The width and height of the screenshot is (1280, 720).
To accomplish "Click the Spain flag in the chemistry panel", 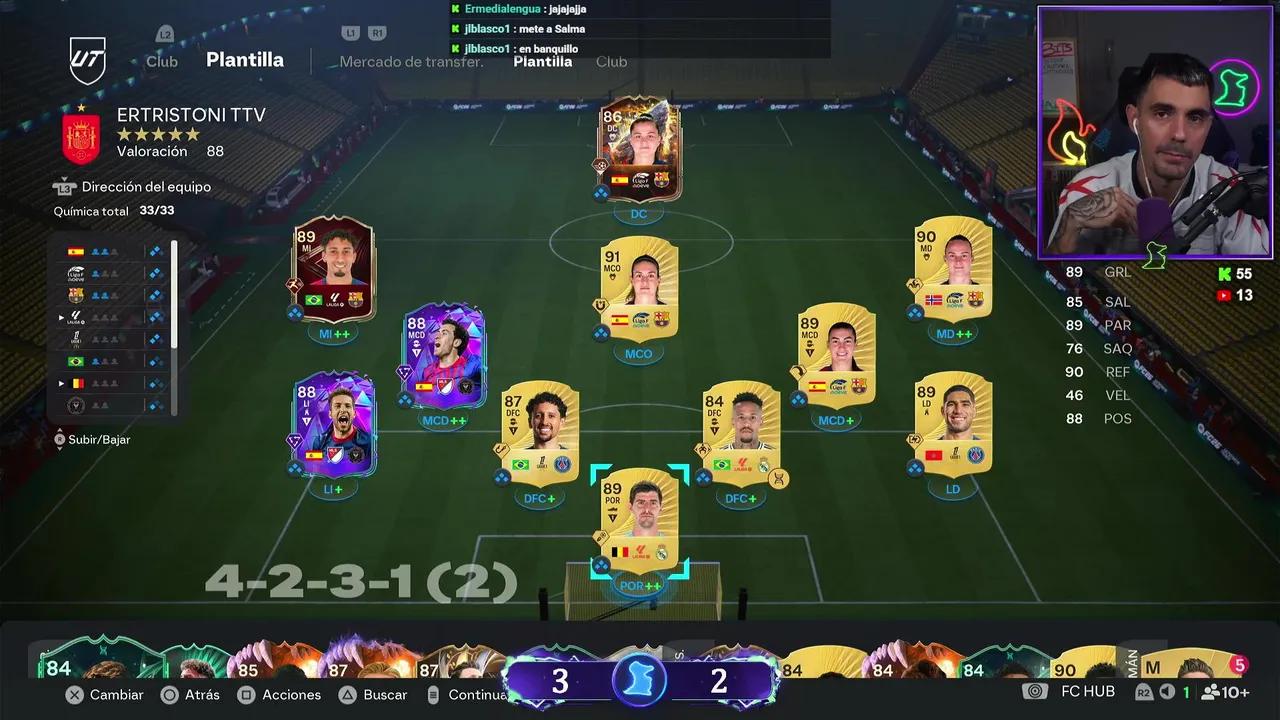I will [x=75, y=252].
